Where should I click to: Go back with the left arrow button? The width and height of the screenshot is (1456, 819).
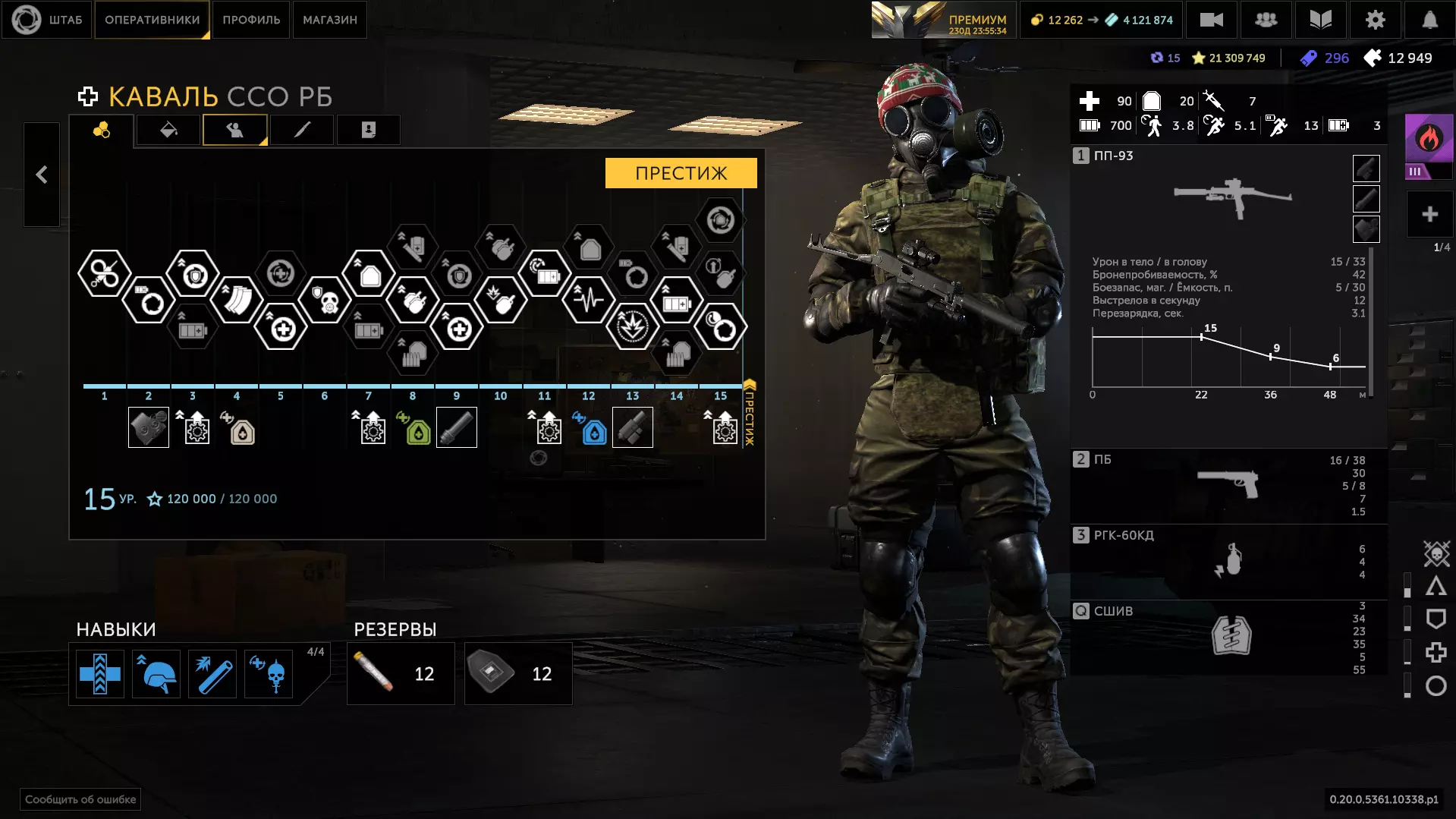tap(42, 175)
